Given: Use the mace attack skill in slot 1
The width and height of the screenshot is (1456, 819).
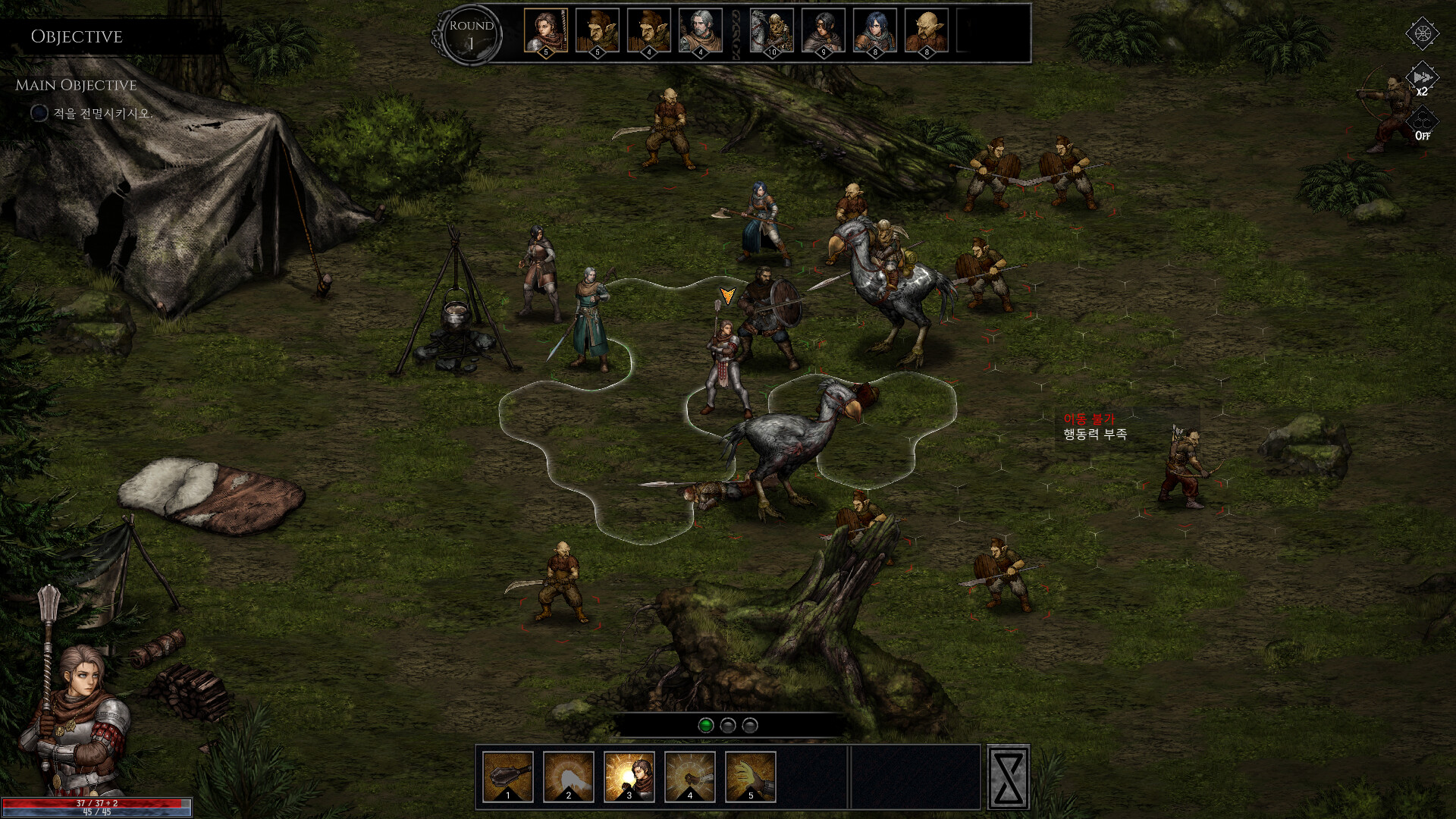Looking at the screenshot, I should (x=508, y=776).
